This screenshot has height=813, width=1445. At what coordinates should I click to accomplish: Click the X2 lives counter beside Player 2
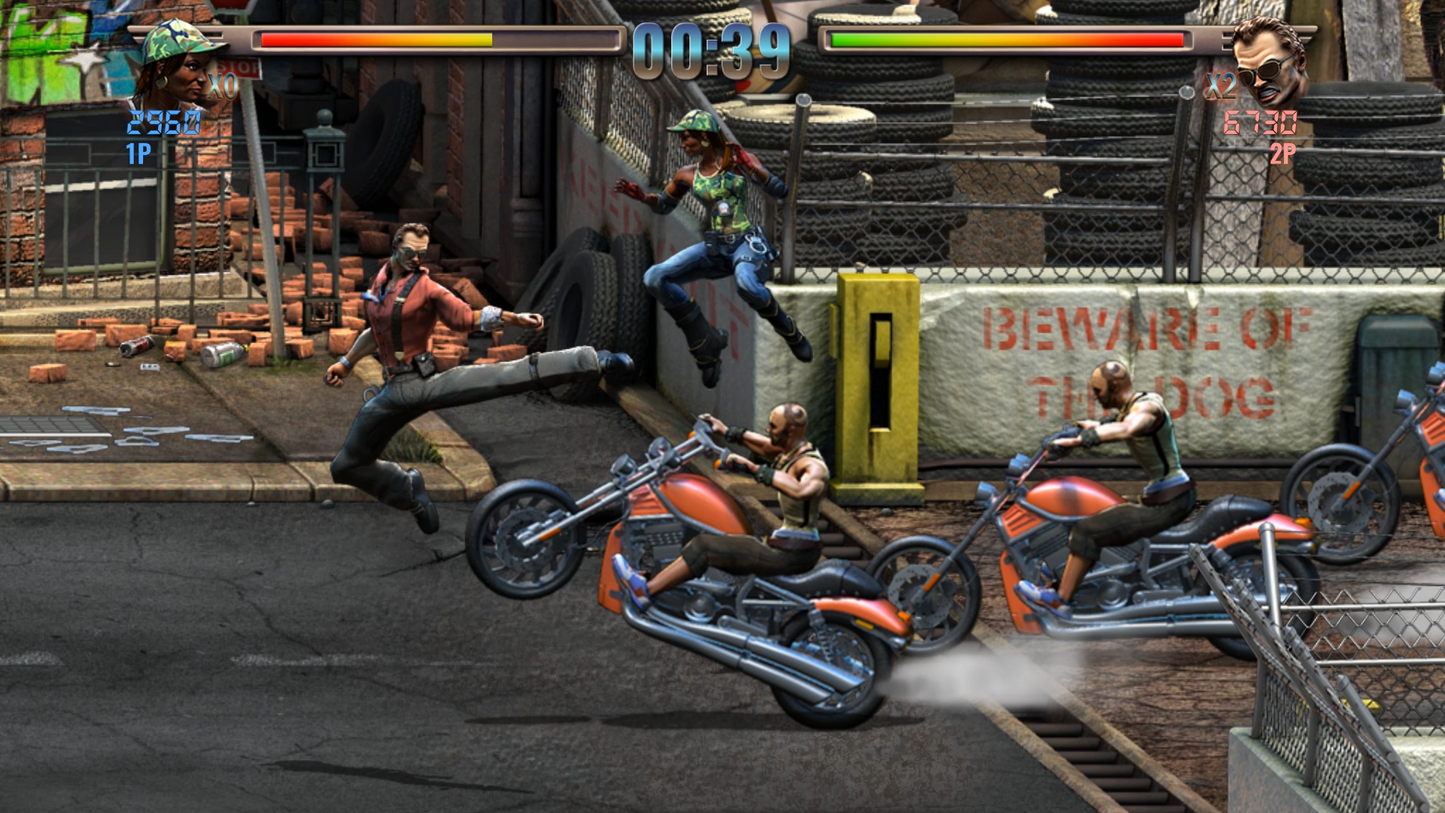[1221, 87]
